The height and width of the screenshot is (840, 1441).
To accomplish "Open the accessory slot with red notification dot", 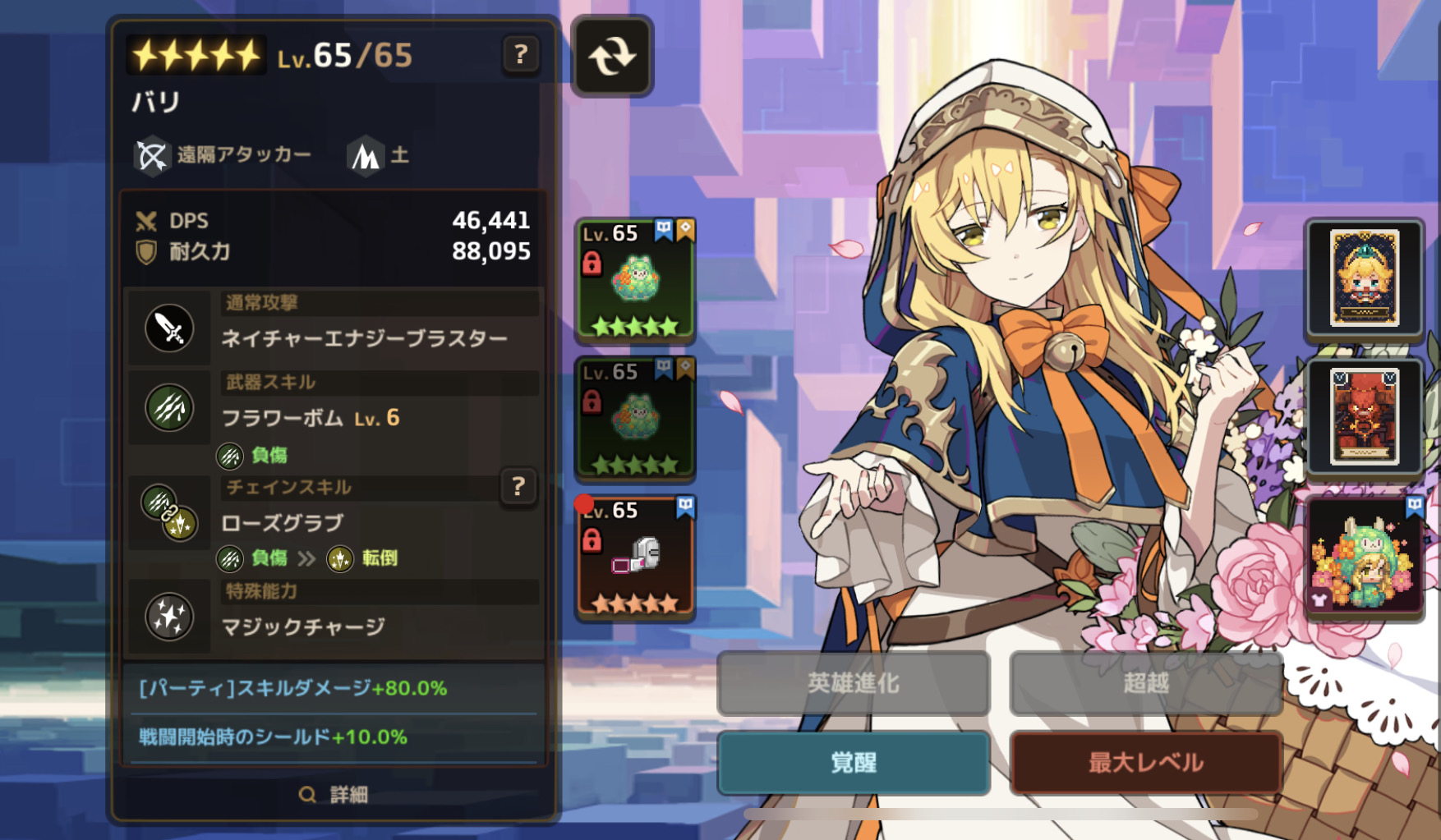I will (635, 558).
